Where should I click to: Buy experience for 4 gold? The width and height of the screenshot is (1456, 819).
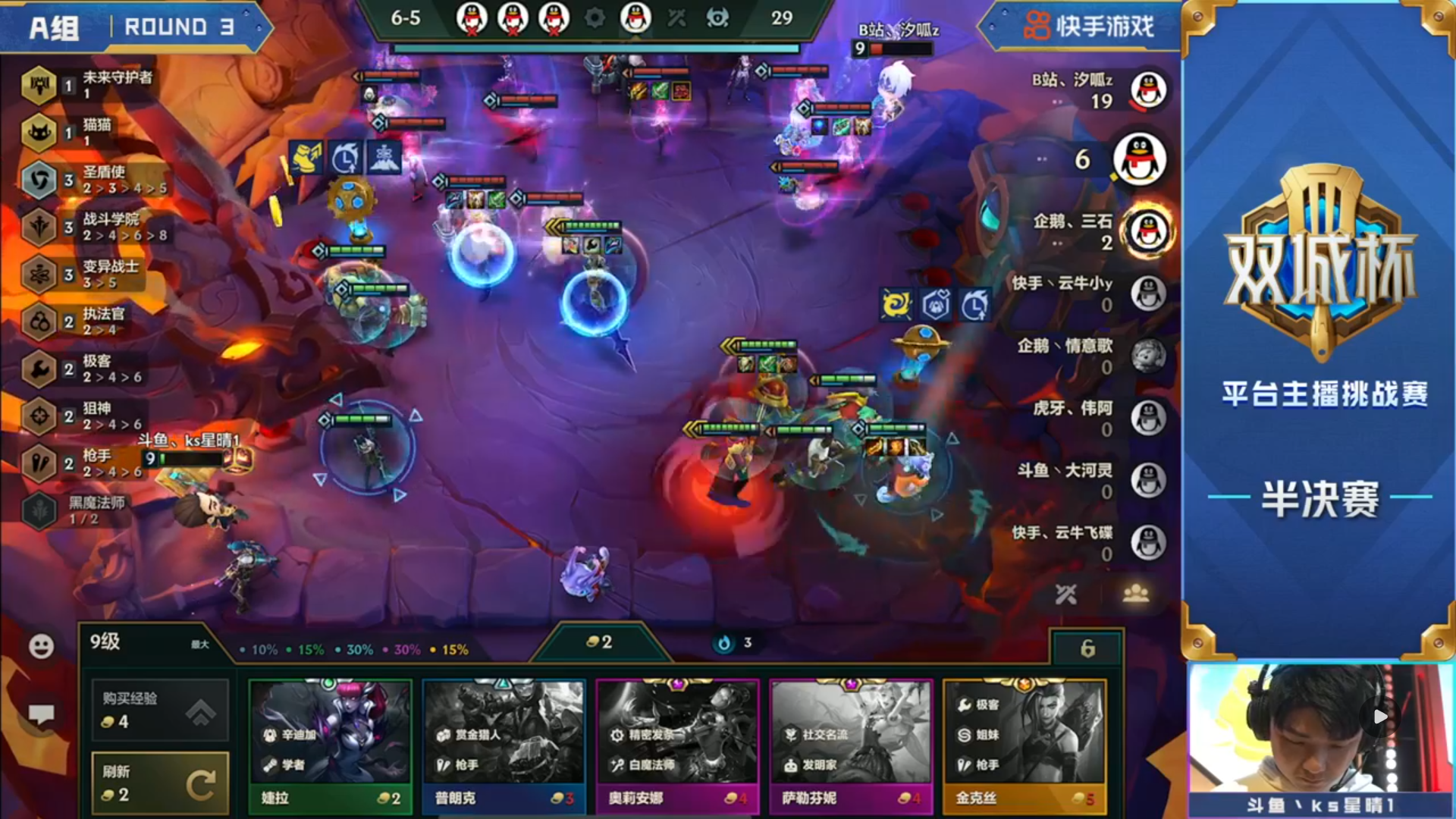pos(160,710)
